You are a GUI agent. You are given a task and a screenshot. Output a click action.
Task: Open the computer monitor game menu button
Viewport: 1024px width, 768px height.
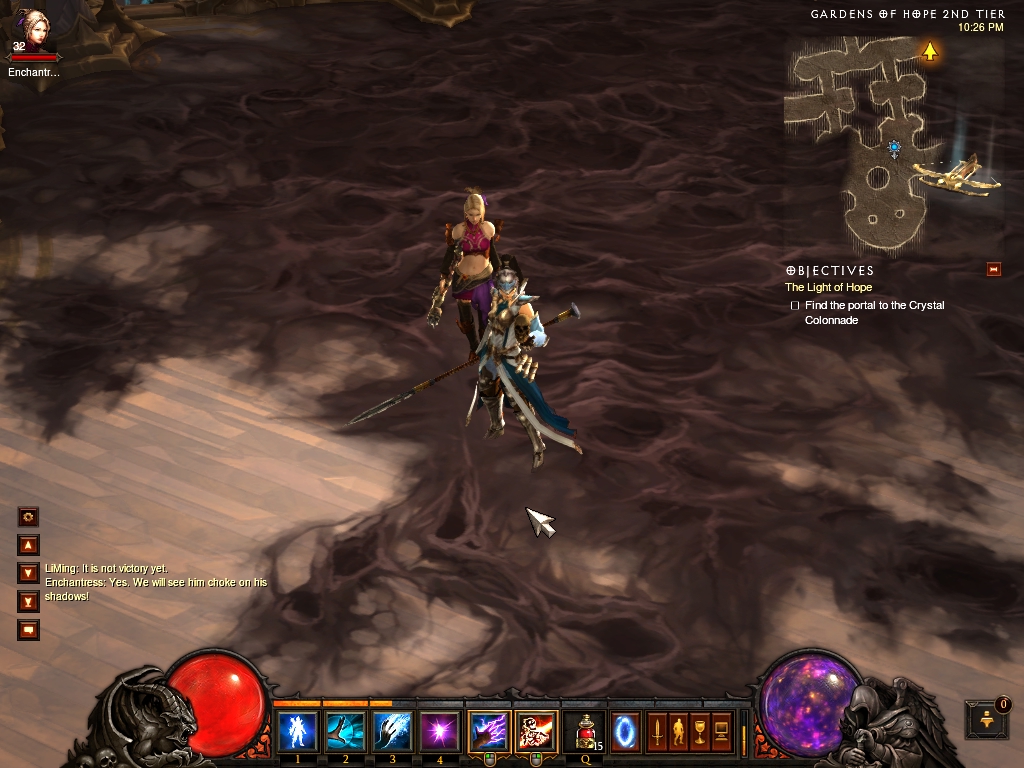click(x=721, y=730)
